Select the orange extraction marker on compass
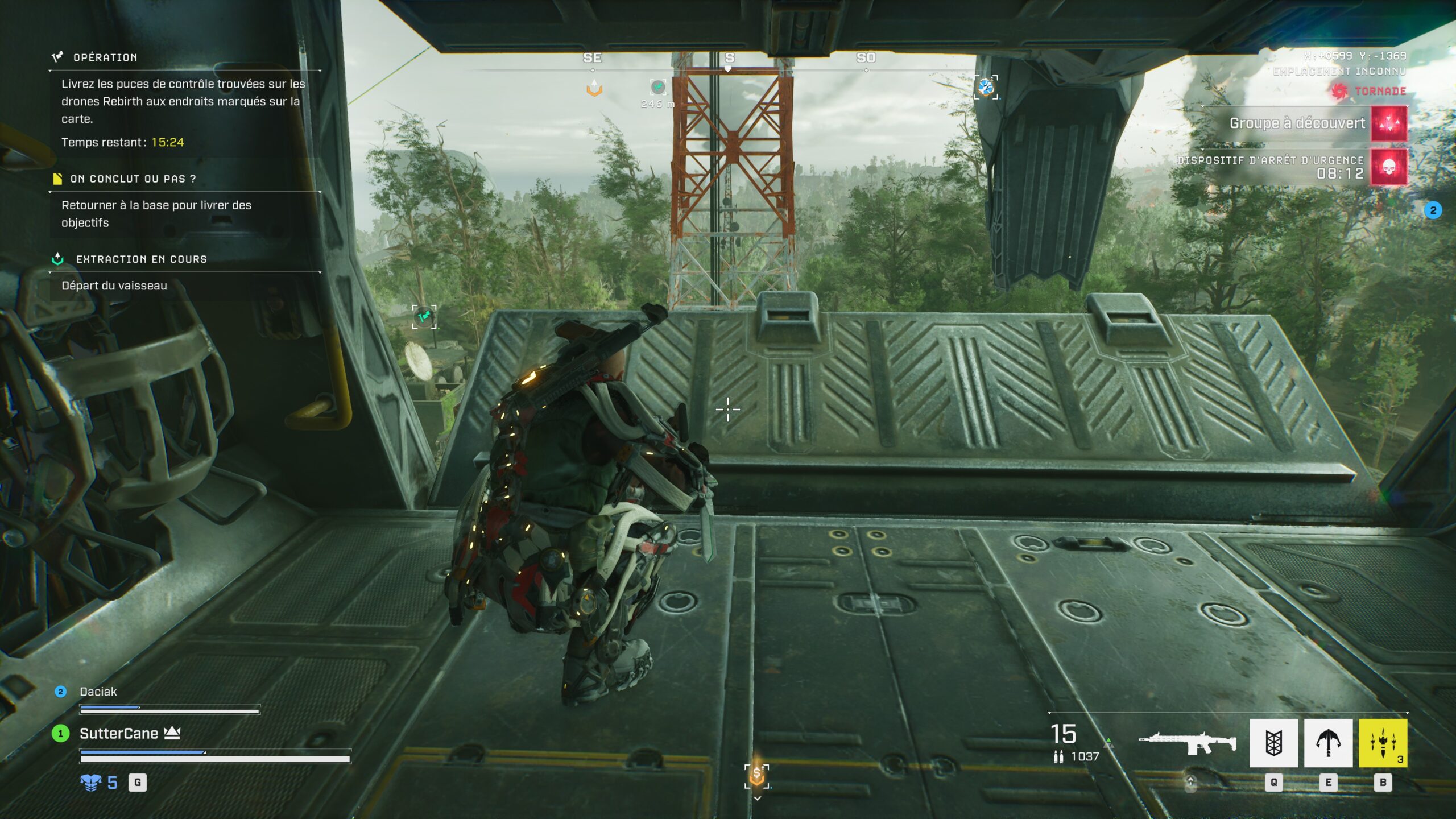The width and height of the screenshot is (1456, 819). [594, 88]
